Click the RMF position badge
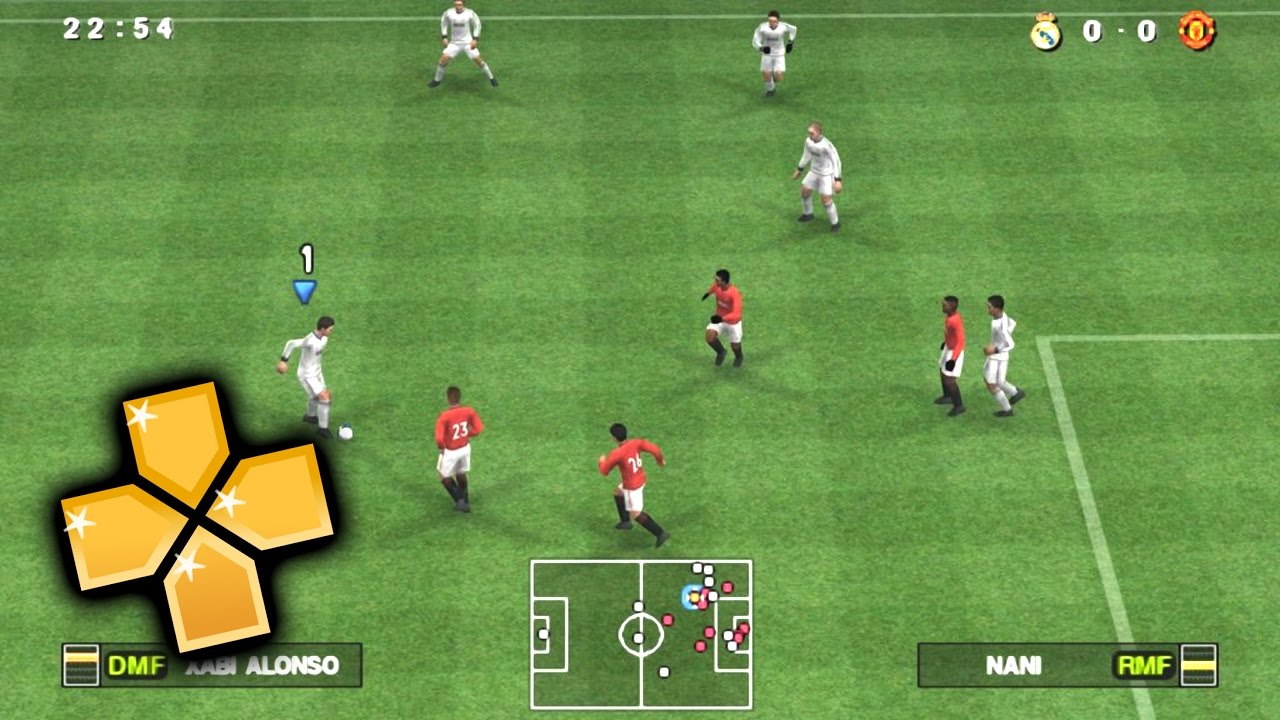The image size is (1280, 720). [1143, 665]
